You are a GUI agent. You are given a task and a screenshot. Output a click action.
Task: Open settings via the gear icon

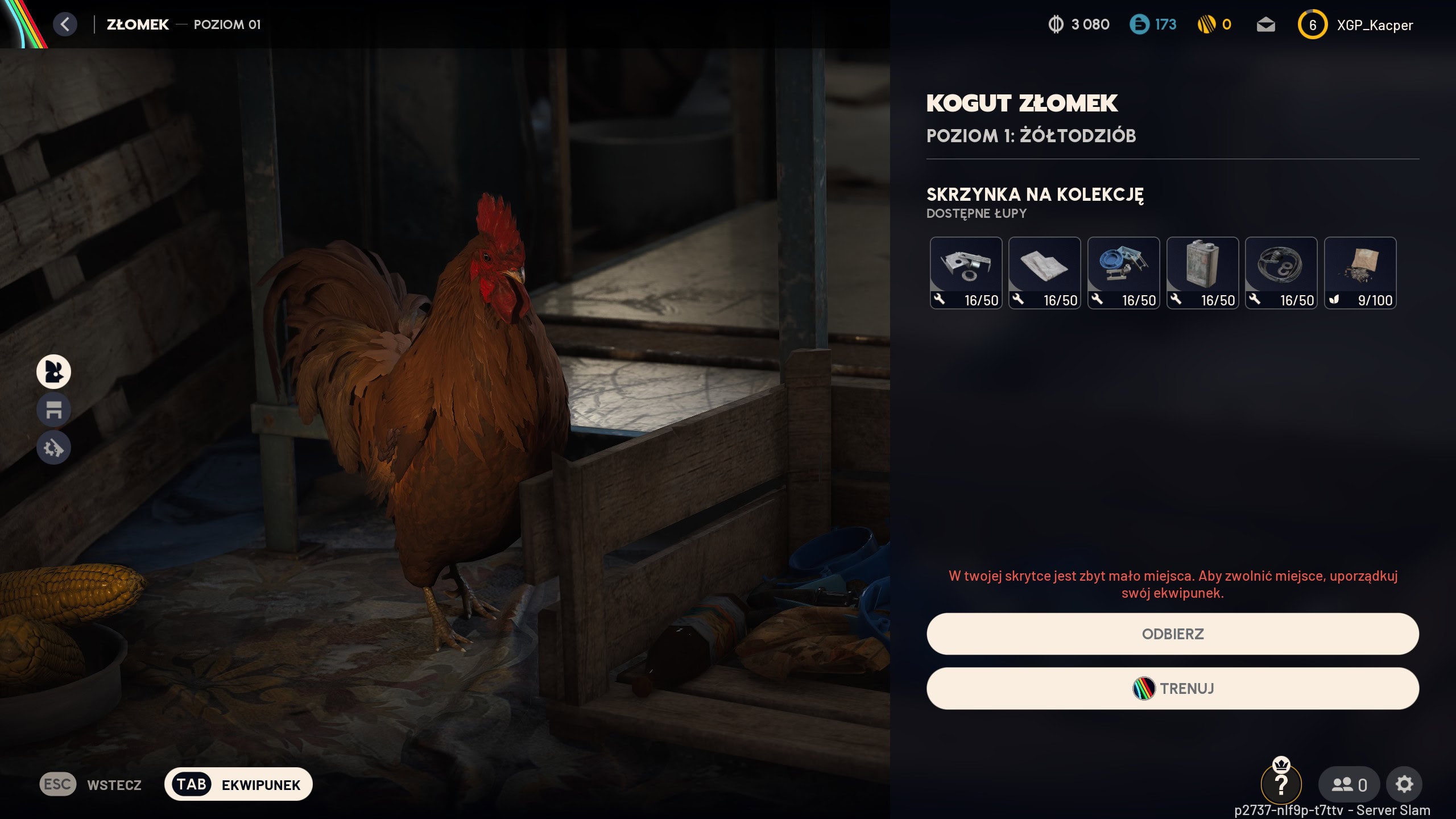click(x=1404, y=784)
